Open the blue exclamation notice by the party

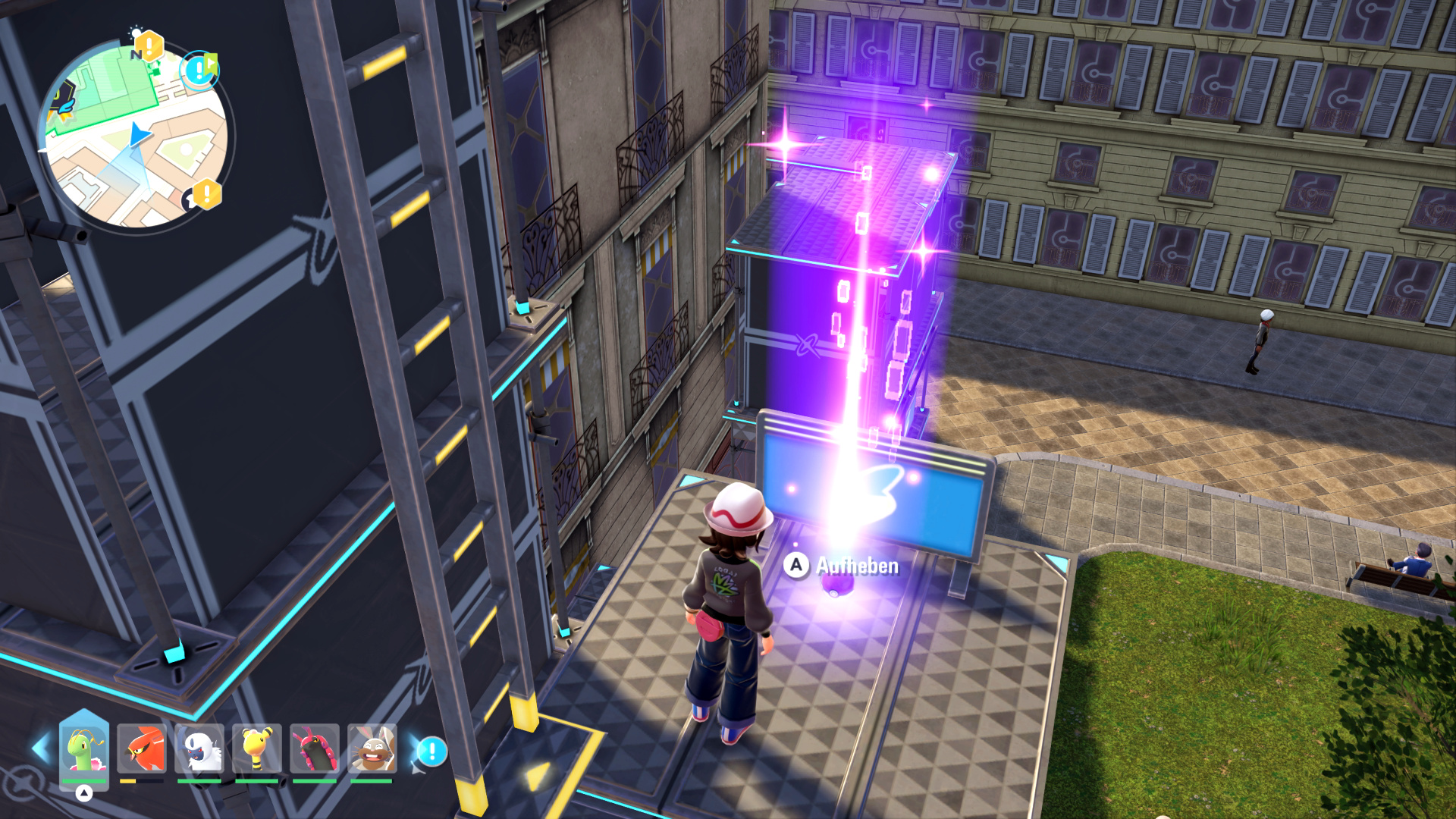click(x=431, y=752)
